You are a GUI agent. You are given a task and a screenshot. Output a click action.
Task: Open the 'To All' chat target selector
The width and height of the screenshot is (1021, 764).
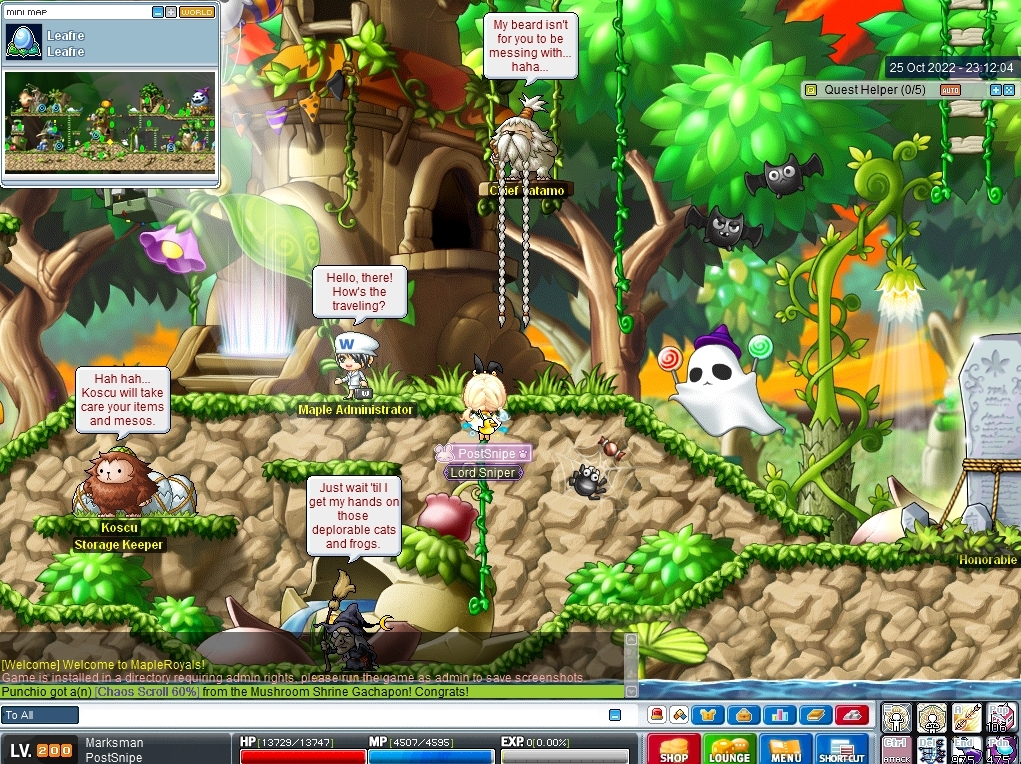pos(40,715)
